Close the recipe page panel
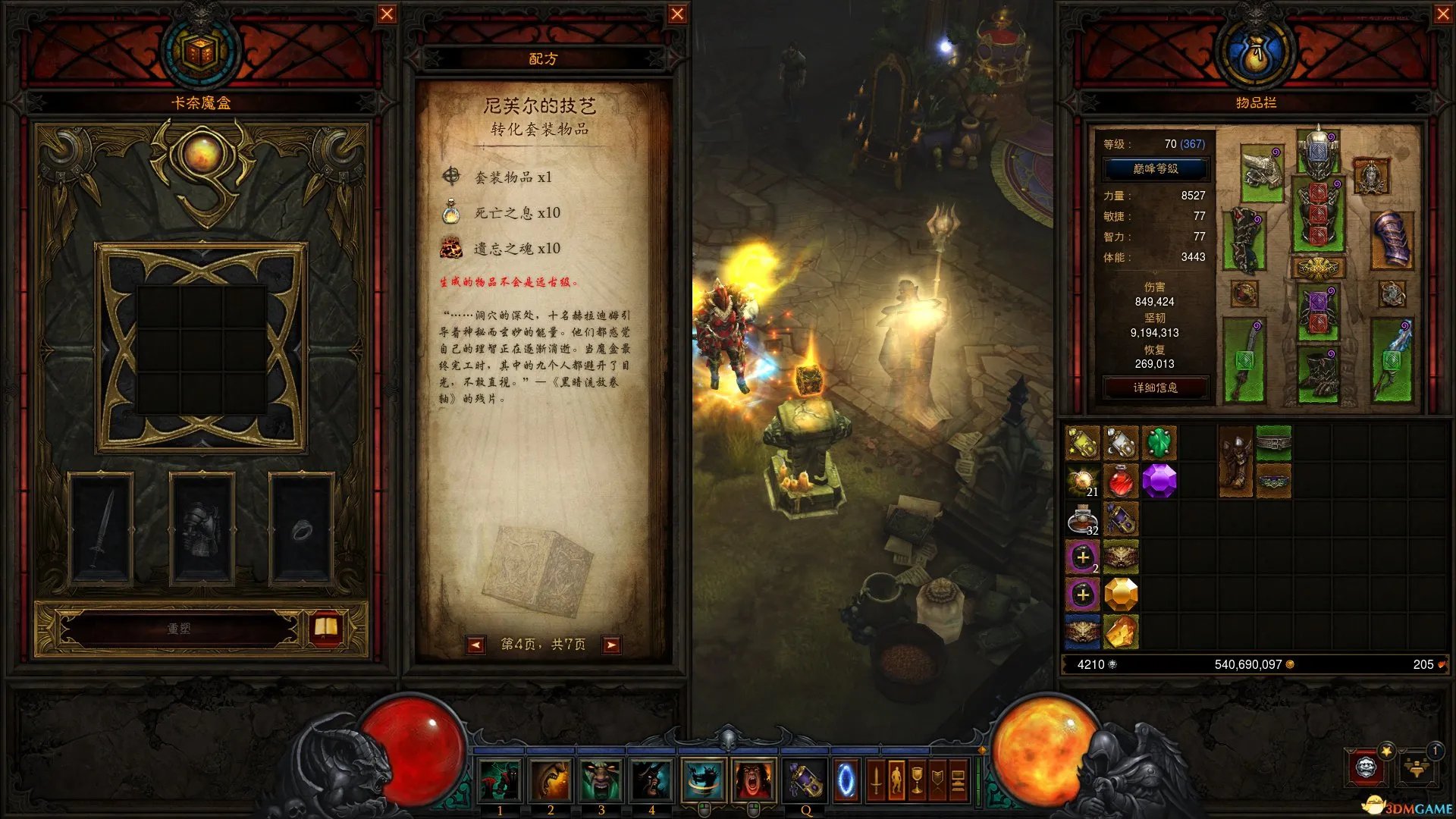Screen dimensions: 1456x819 point(677,14)
